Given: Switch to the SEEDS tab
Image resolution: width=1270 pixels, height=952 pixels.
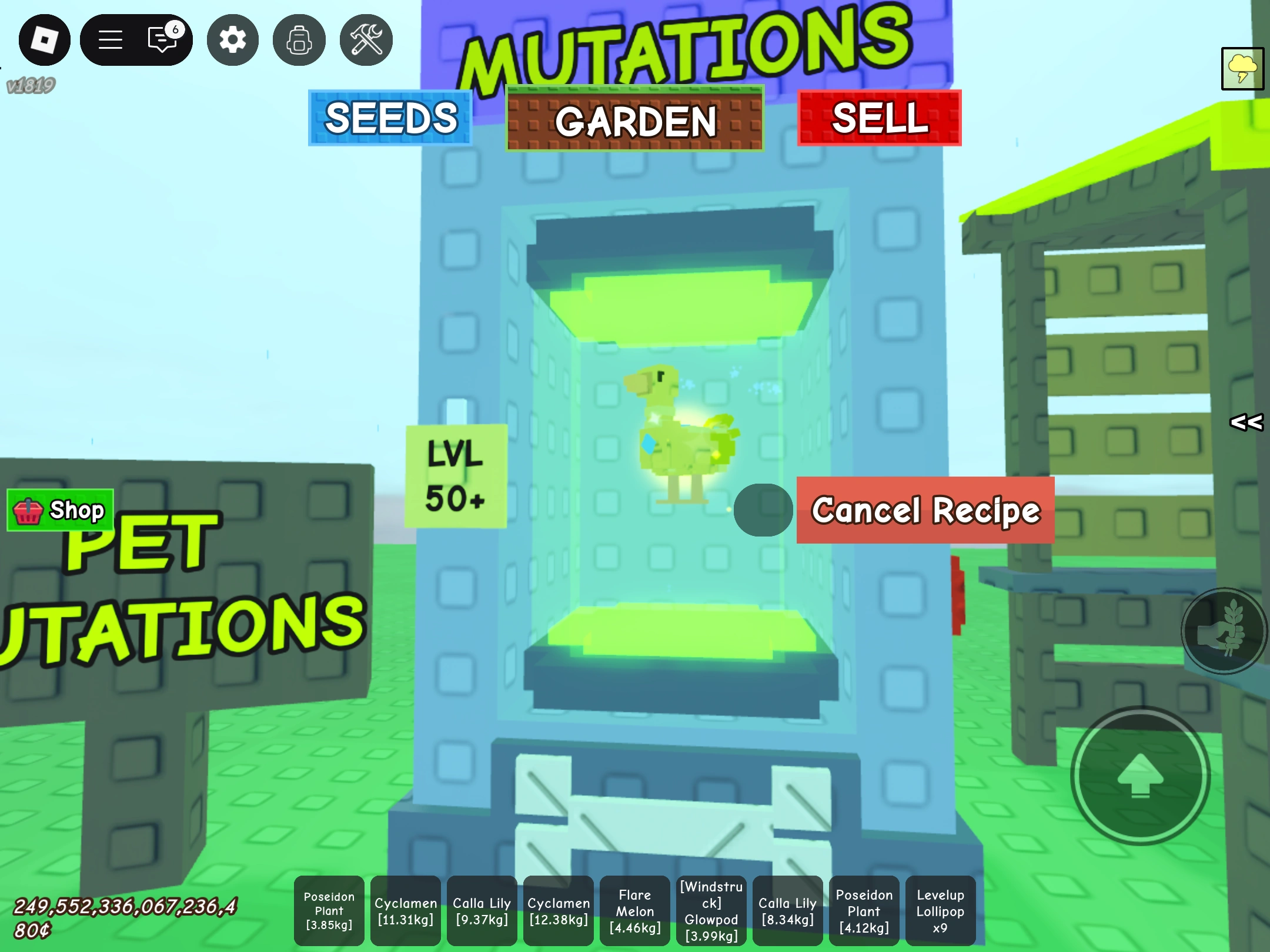Looking at the screenshot, I should coord(390,117).
